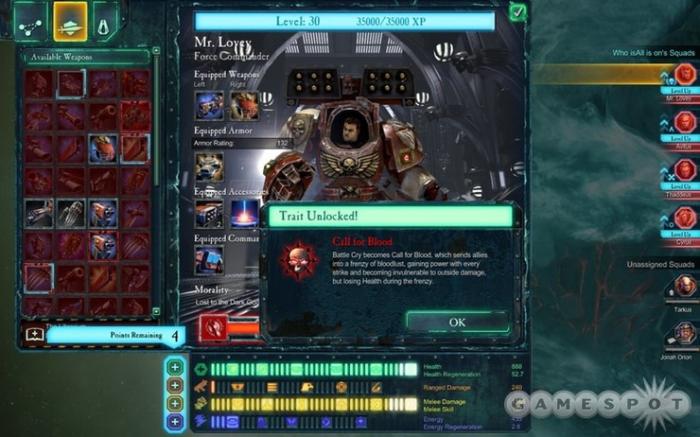Choose unassigned squad Tarkus
The width and height of the screenshot is (700, 437).
684,286
